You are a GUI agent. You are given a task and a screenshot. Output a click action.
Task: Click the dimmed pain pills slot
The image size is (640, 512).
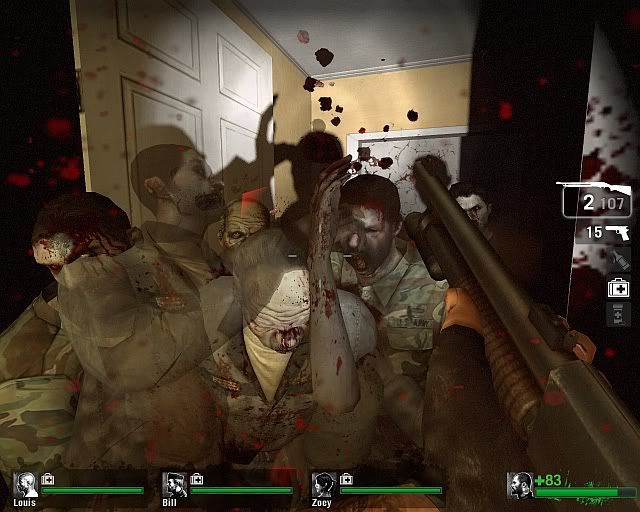tap(618, 315)
